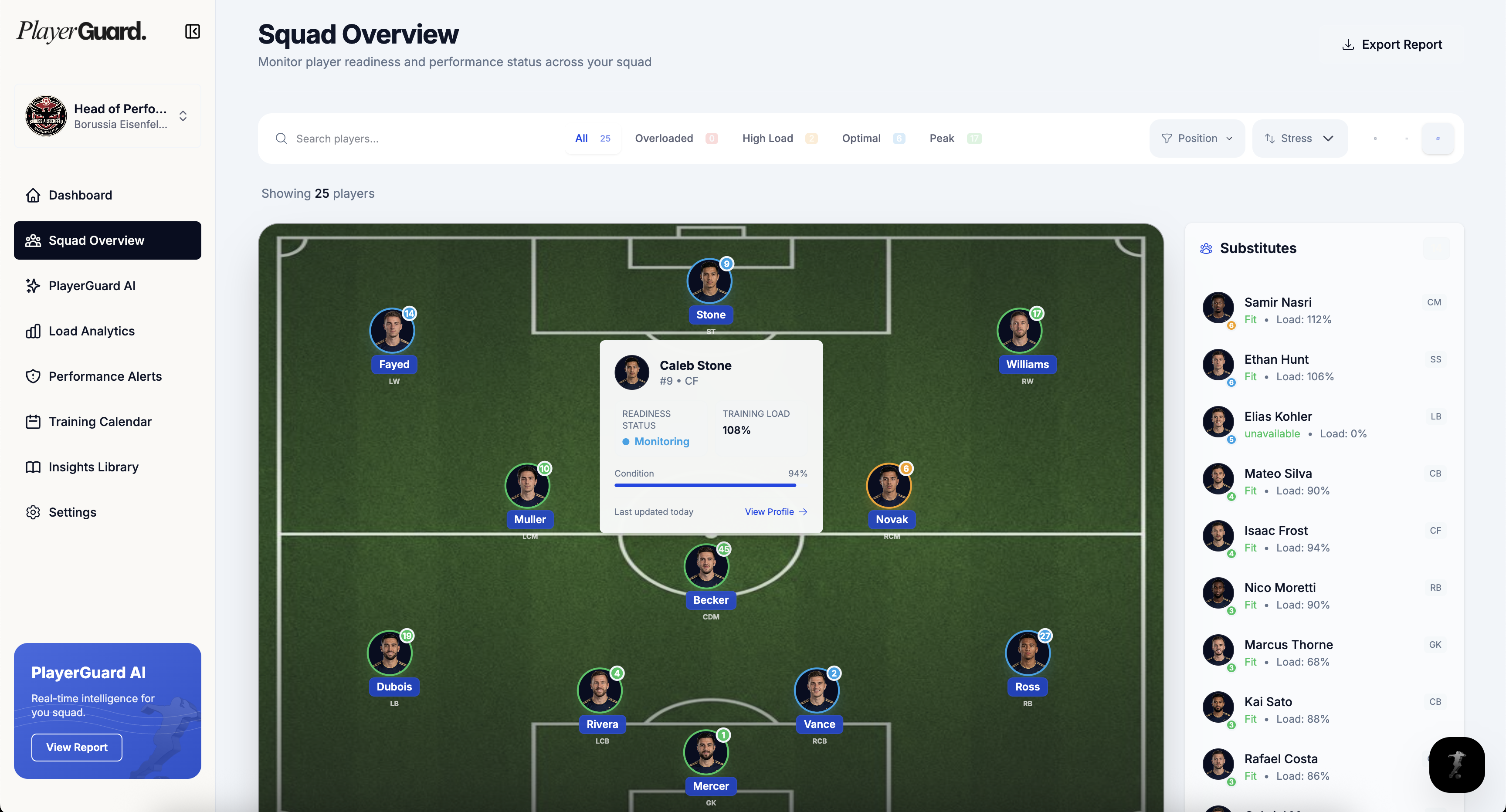Open the Insights Library
Screen dimensions: 1506x812
(x=92, y=467)
